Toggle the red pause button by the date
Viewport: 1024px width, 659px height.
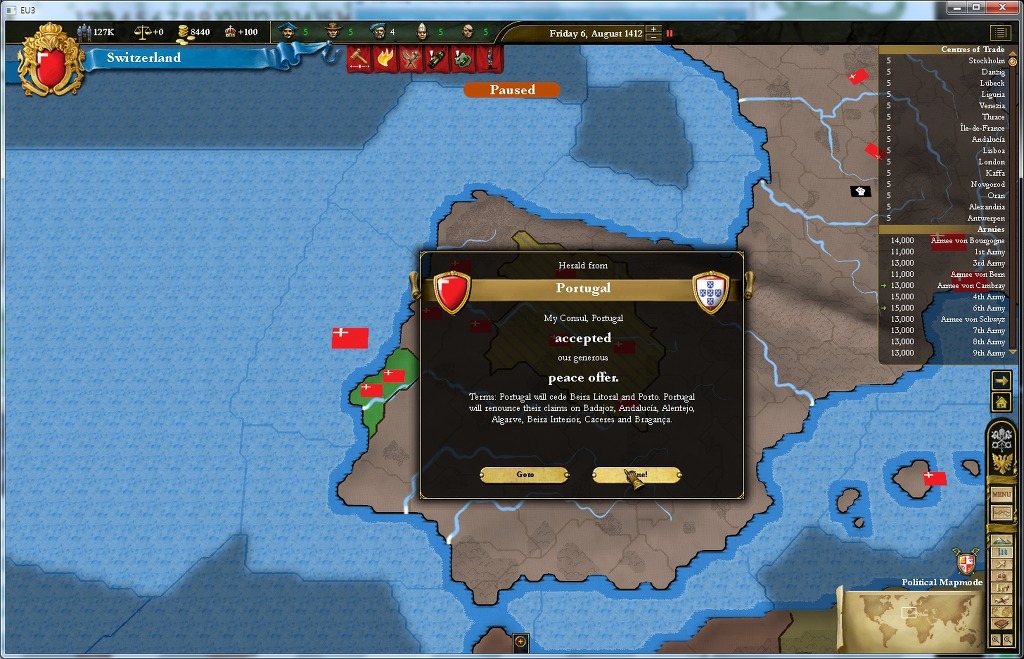click(669, 33)
